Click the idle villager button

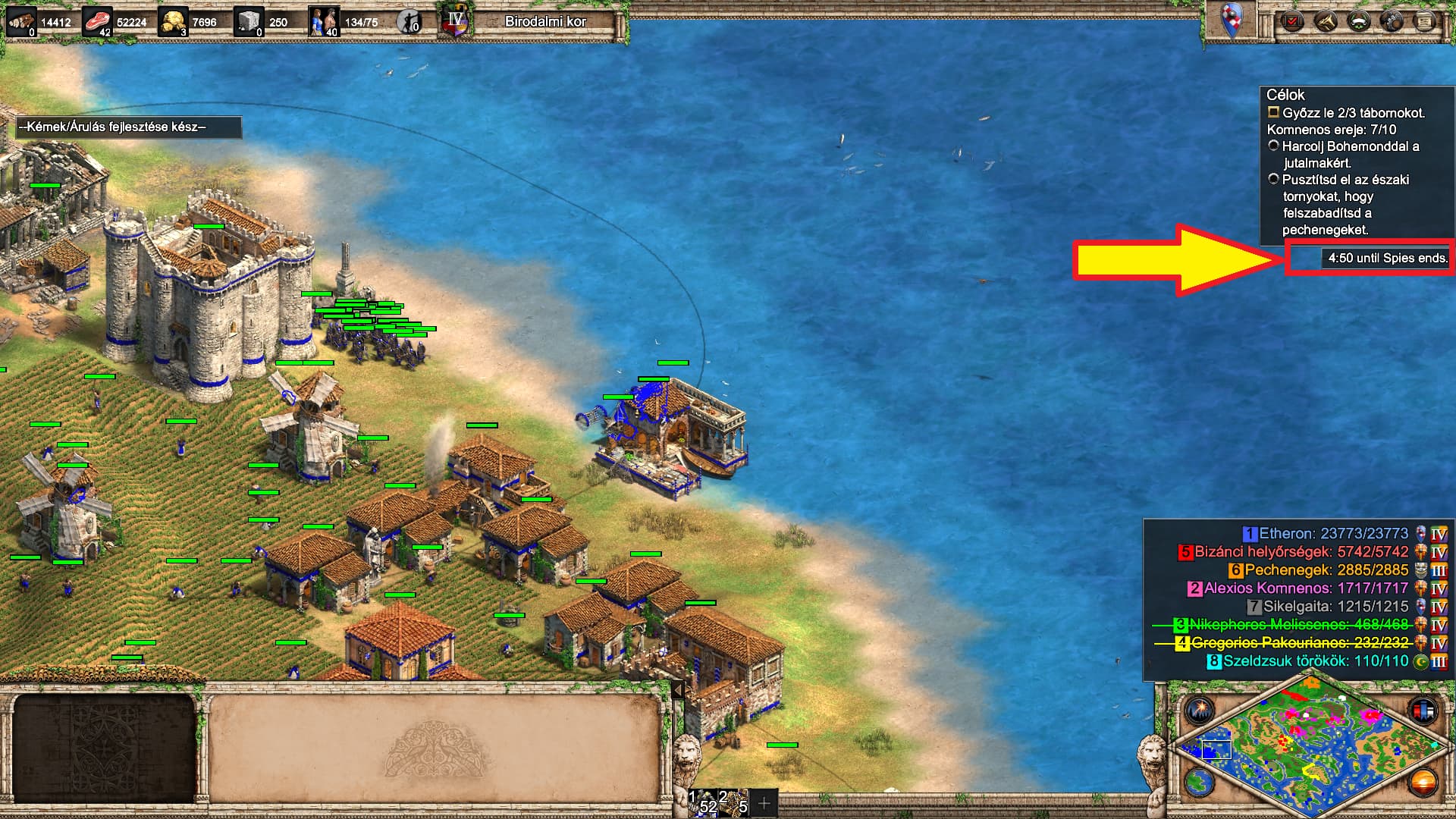[409, 22]
